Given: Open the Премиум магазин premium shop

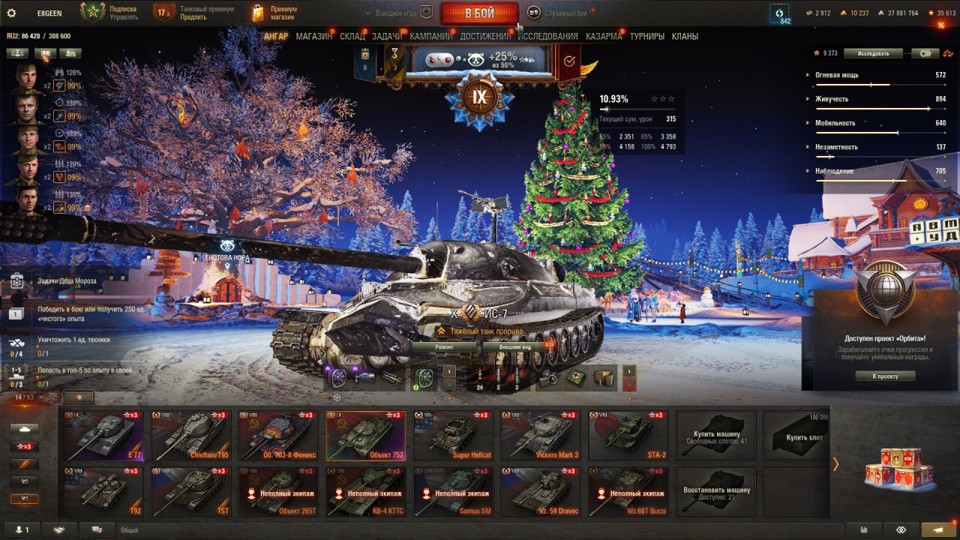Looking at the screenshot, I should pos(272,13).
